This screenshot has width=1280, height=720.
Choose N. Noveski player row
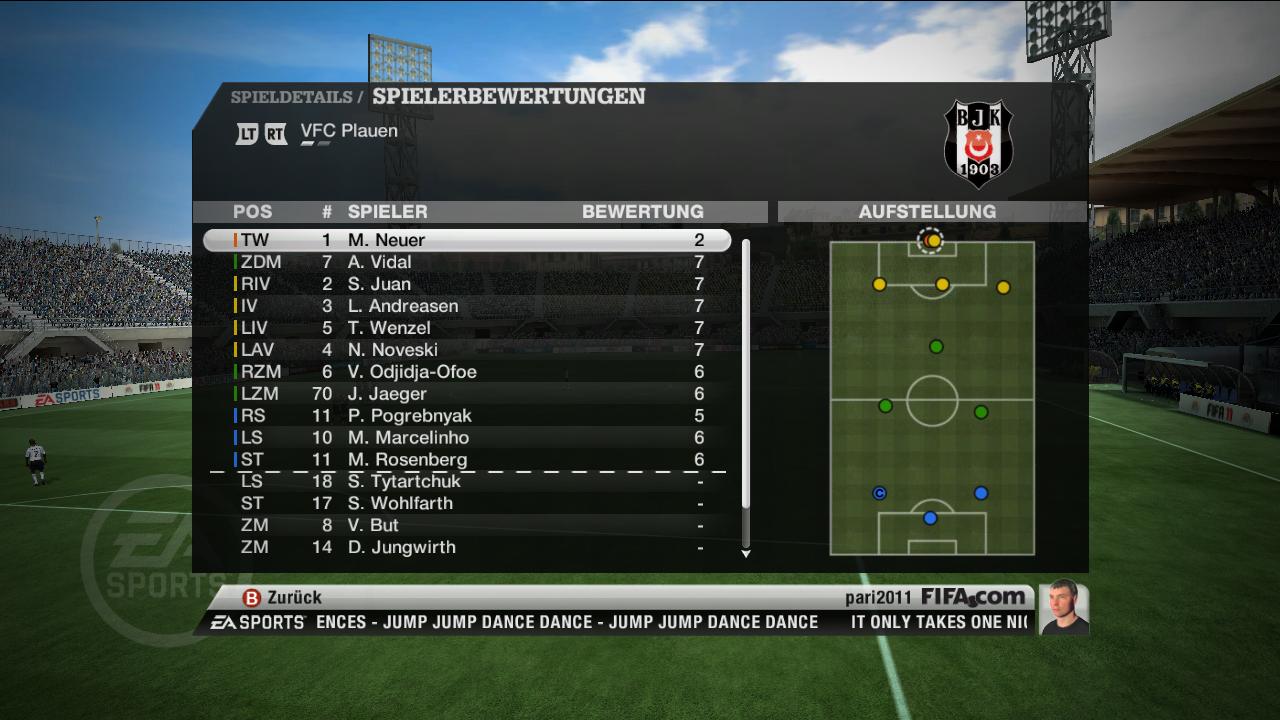click(467, 350)
